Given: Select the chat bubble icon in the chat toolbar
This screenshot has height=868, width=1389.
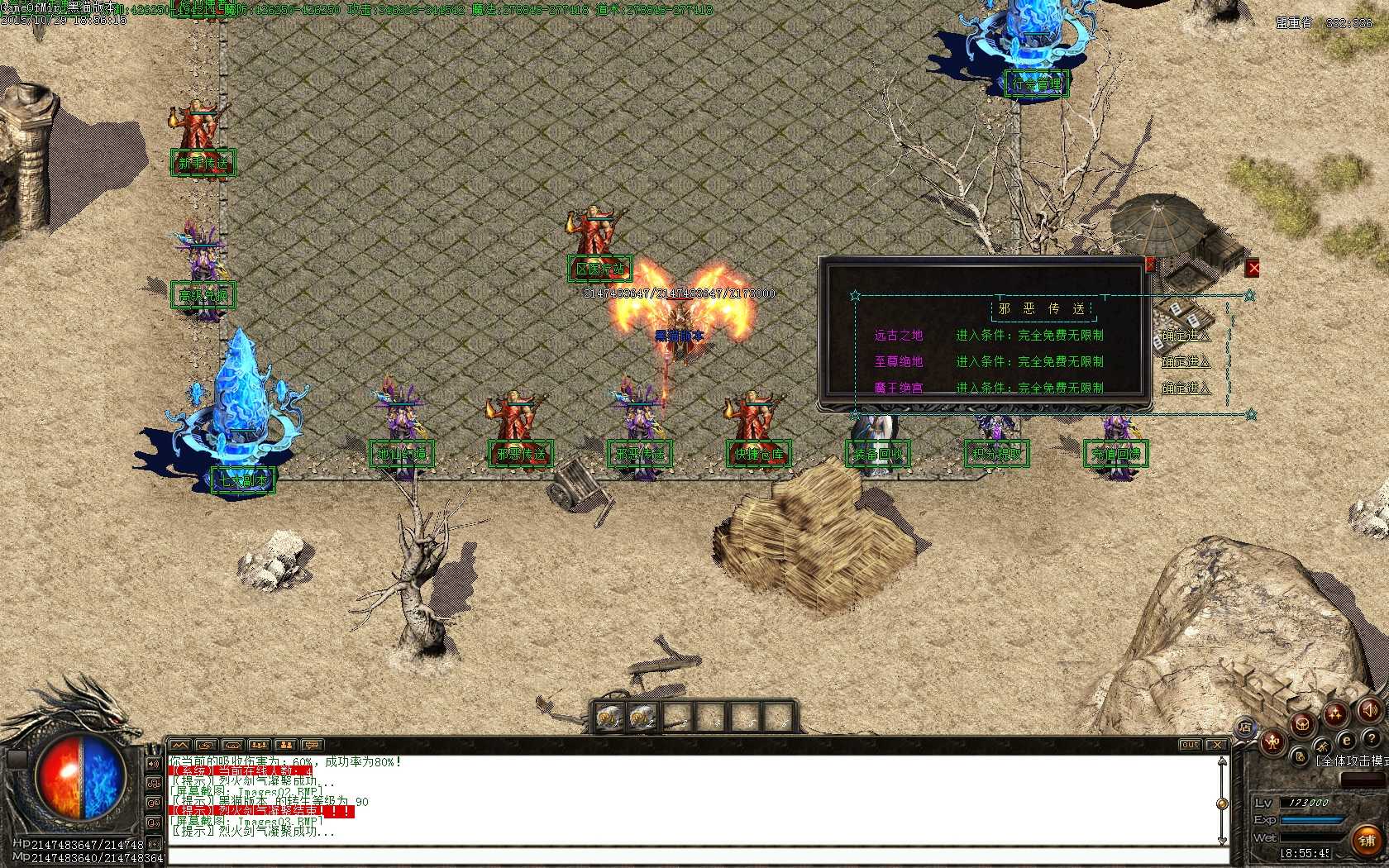Looking at the screenshot, I should 313,745.
